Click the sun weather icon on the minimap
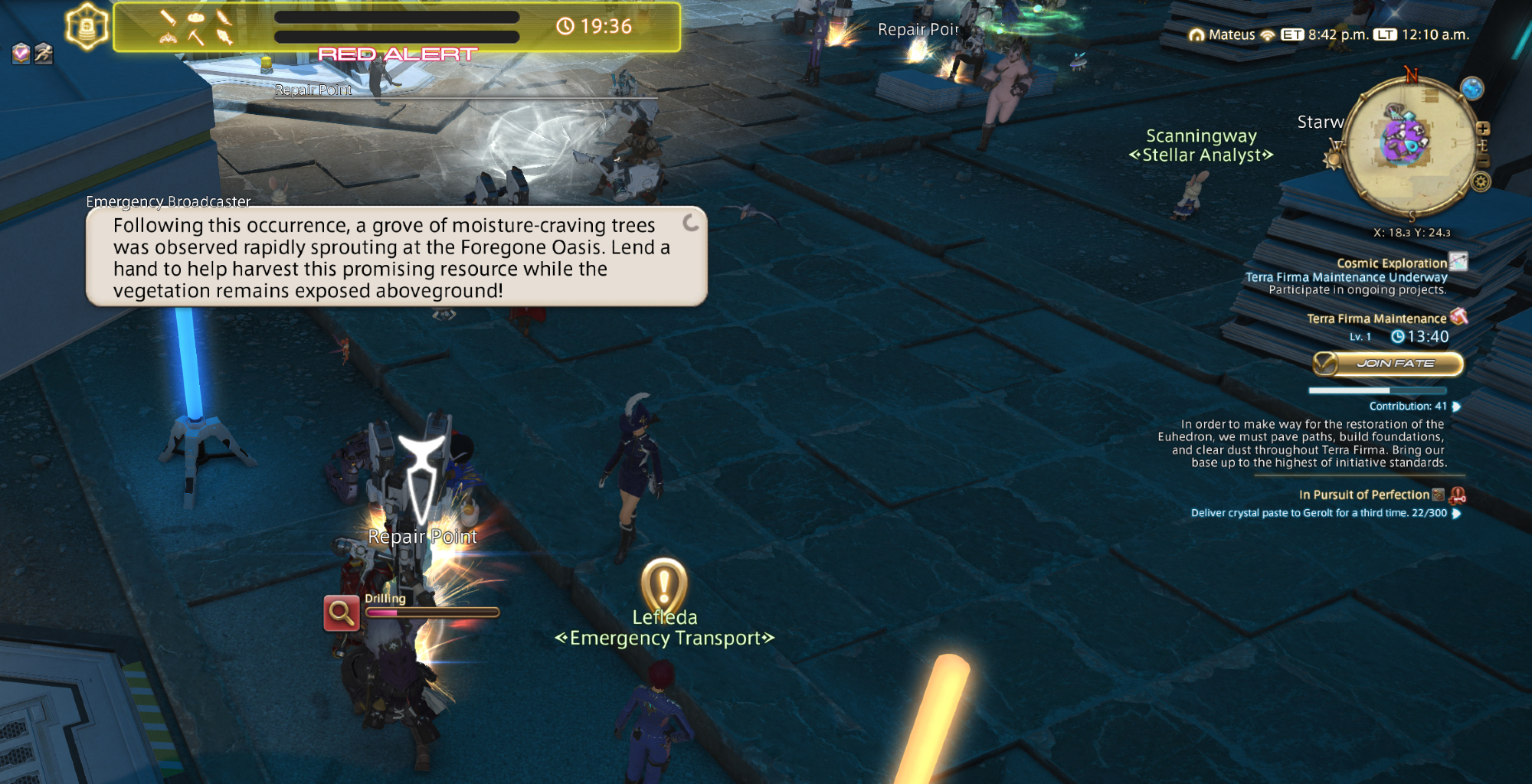Image resolution: width=1532 pixels, height=784 pixels. [x=1334, y=158]
